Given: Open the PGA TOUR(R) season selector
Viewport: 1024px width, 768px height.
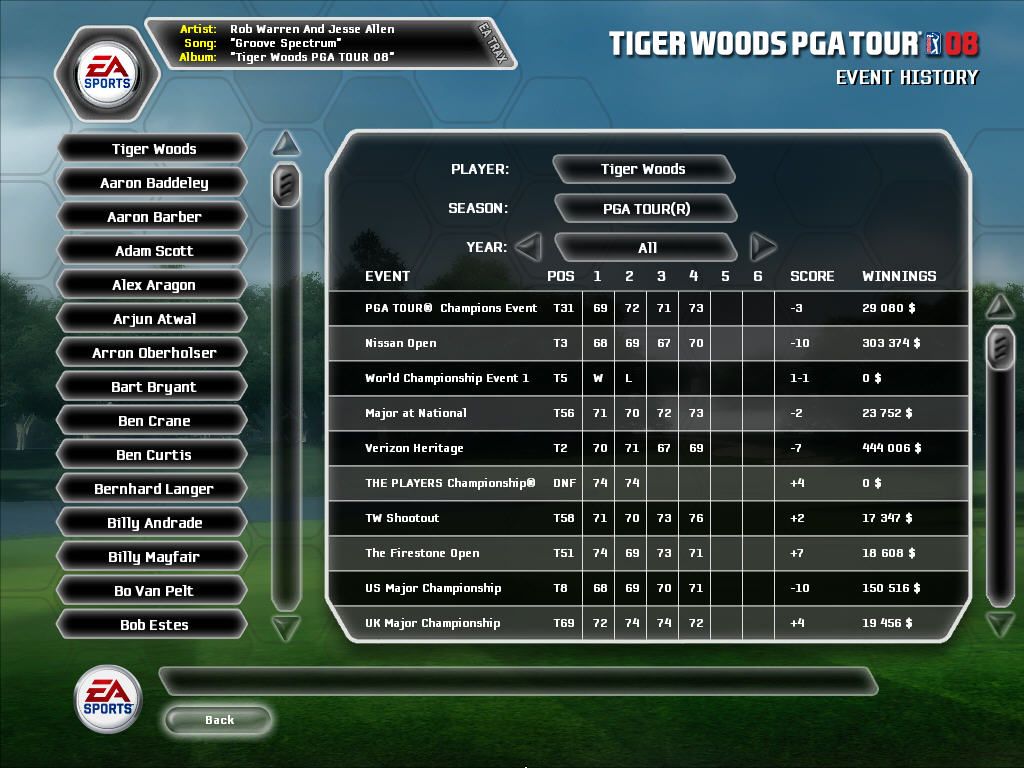Looking at the screenshot, I should pos(646,209).
